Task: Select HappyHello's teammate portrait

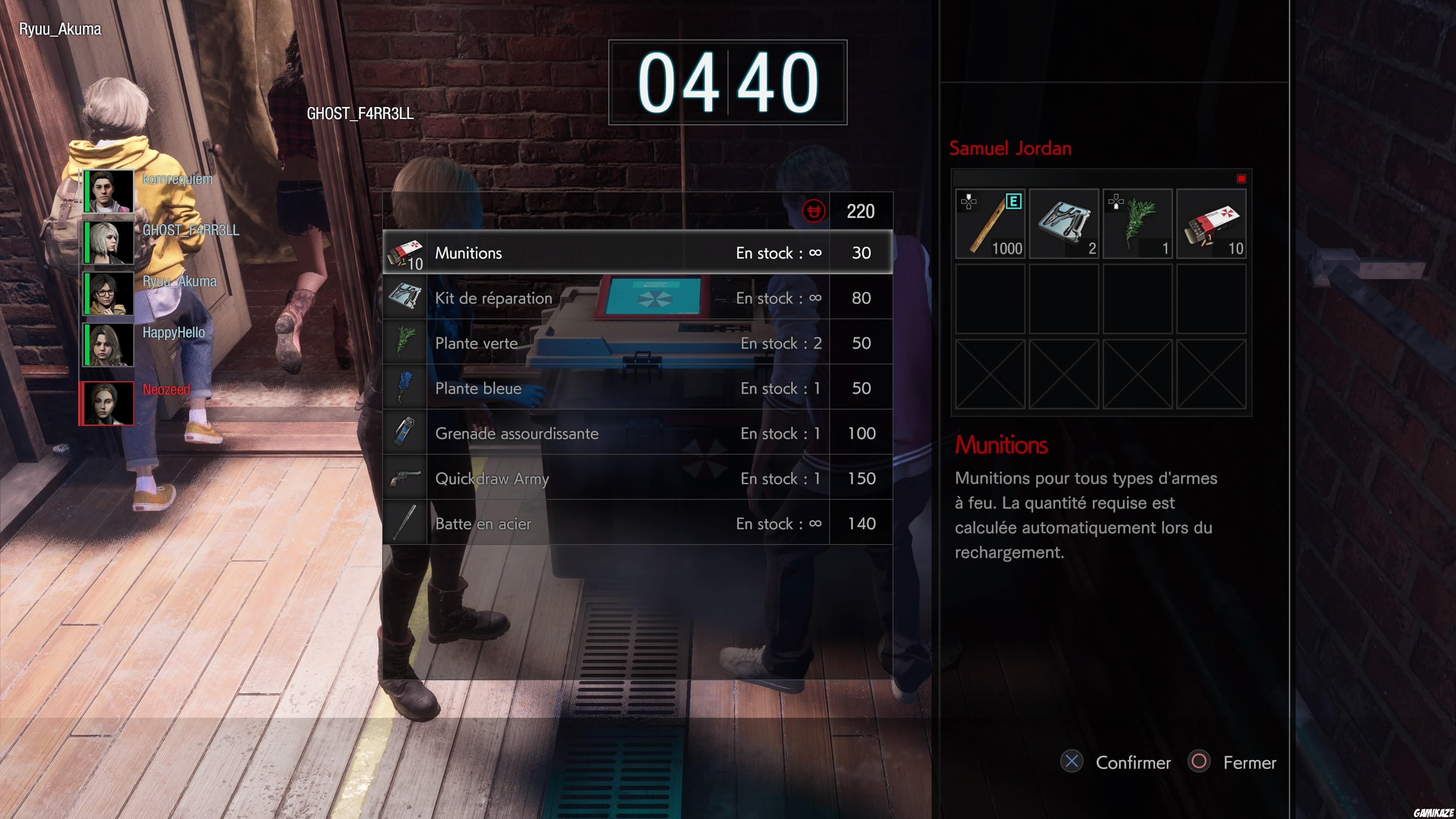Action: pos(108,345)
